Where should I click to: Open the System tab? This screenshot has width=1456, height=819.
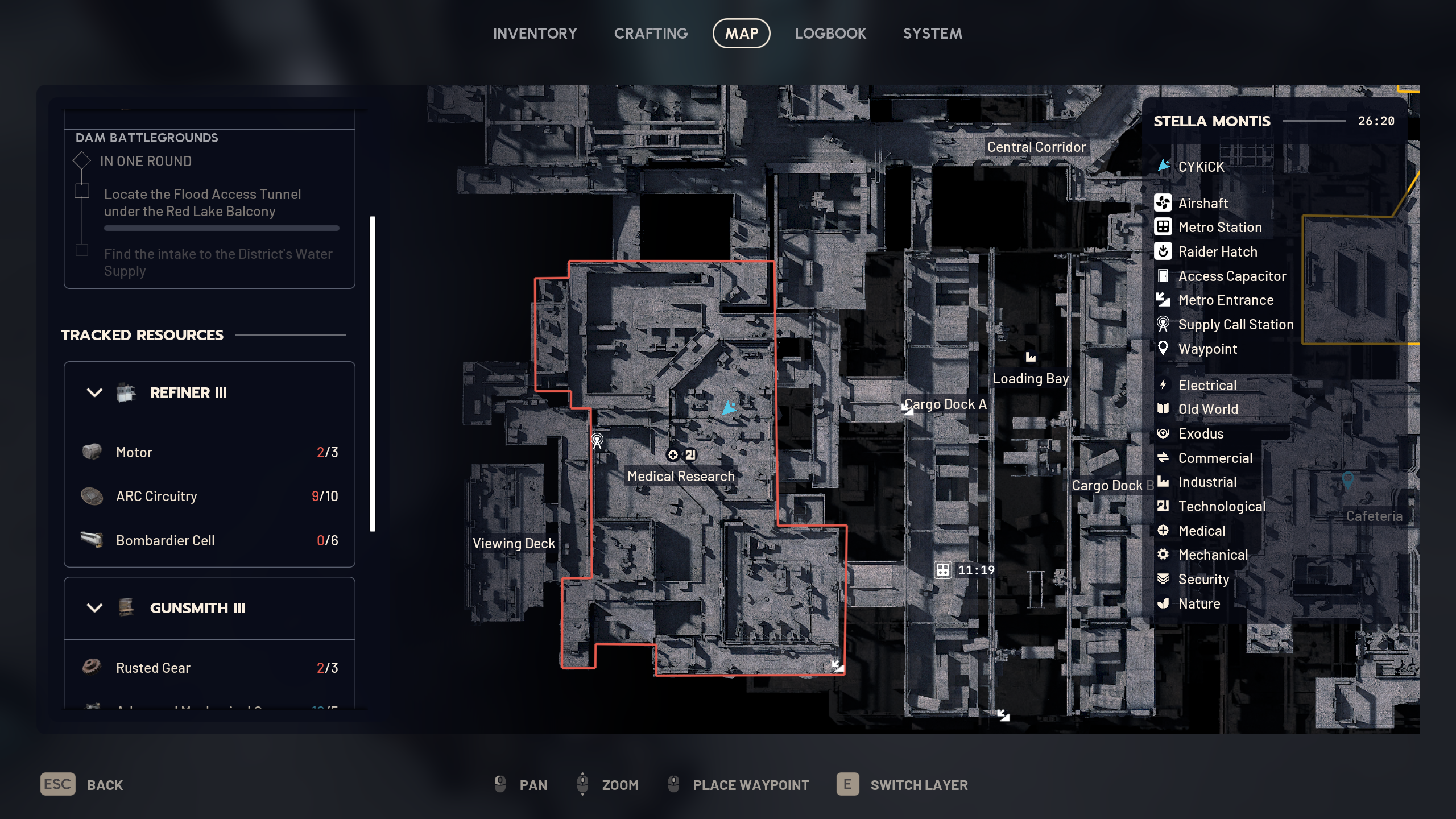[932, 34]
